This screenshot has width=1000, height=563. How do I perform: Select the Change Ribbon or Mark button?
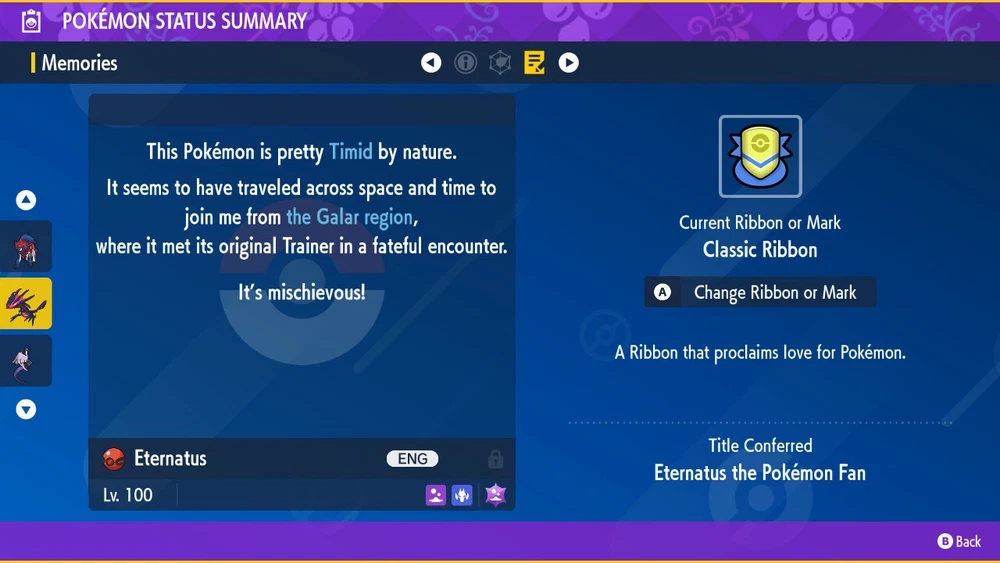click(760, 293)
